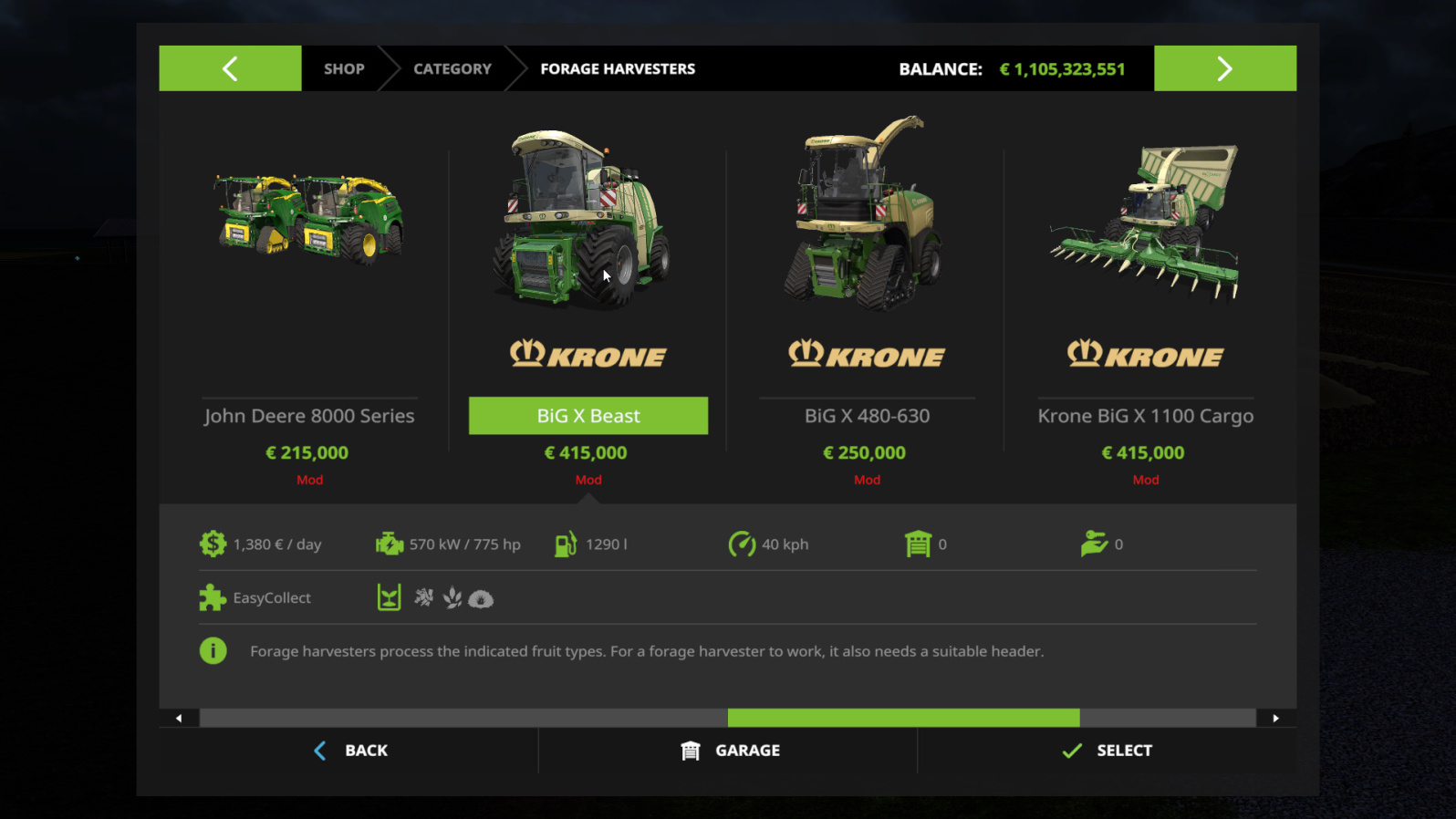The width and height of the screenshot is (1456, 819).
Task: Click the scrollbar left arrow
Action: [x=179, y=718]
